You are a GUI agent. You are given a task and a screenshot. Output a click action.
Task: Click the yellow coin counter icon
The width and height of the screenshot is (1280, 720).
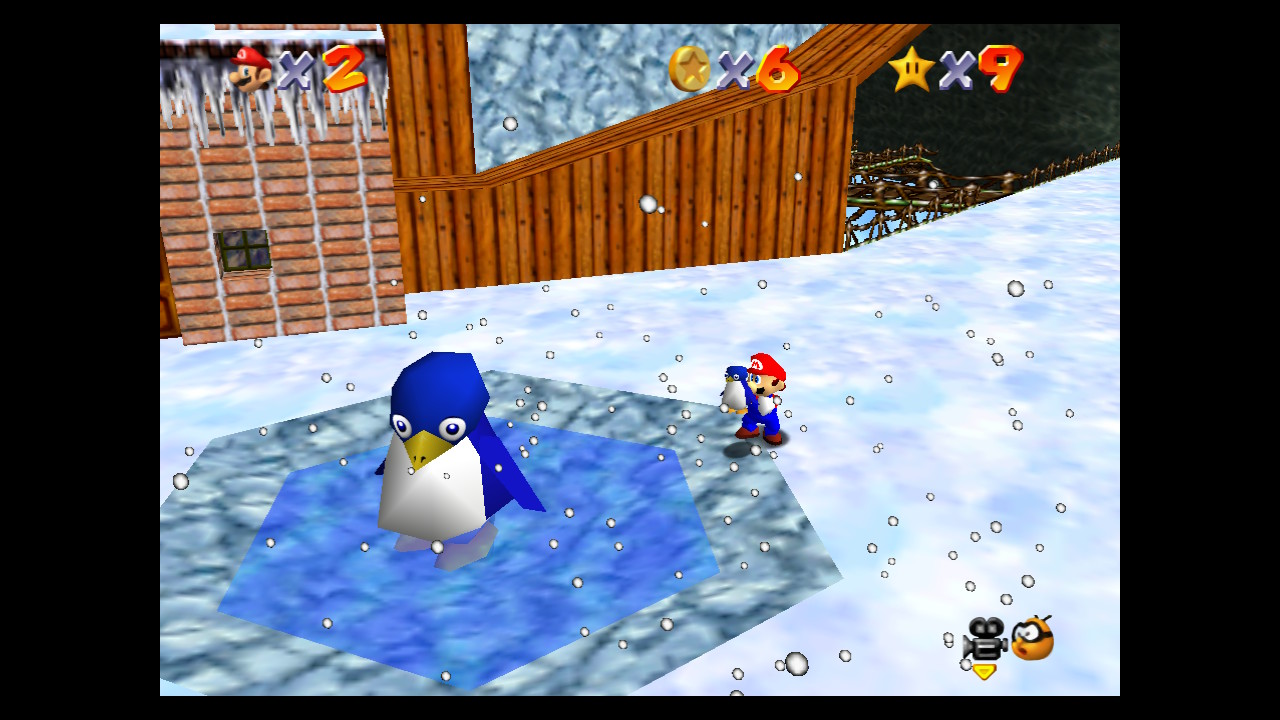pos(689,69)
